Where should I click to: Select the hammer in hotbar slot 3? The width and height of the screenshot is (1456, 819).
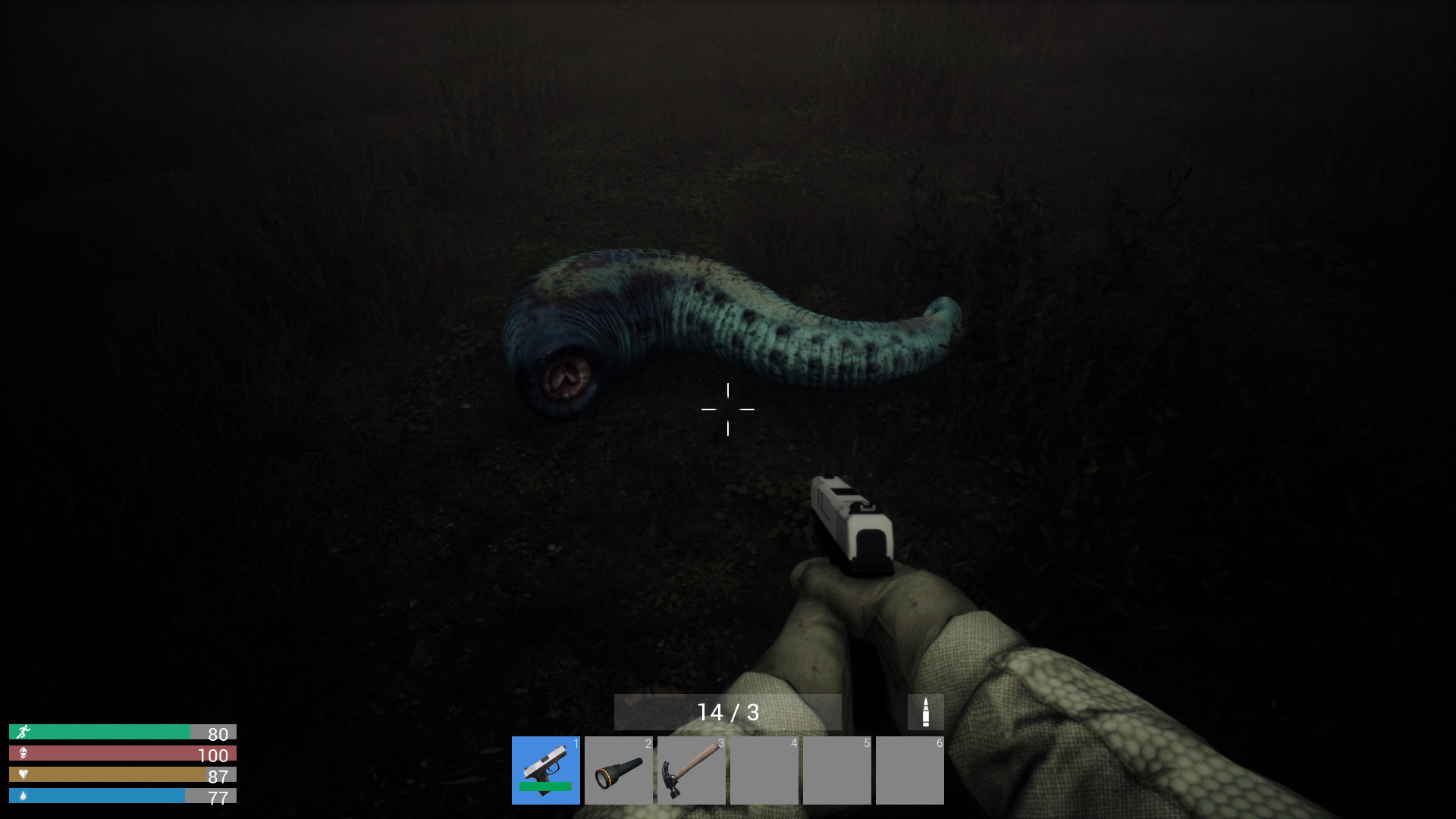pyautogui.click(x=691, y=770)
